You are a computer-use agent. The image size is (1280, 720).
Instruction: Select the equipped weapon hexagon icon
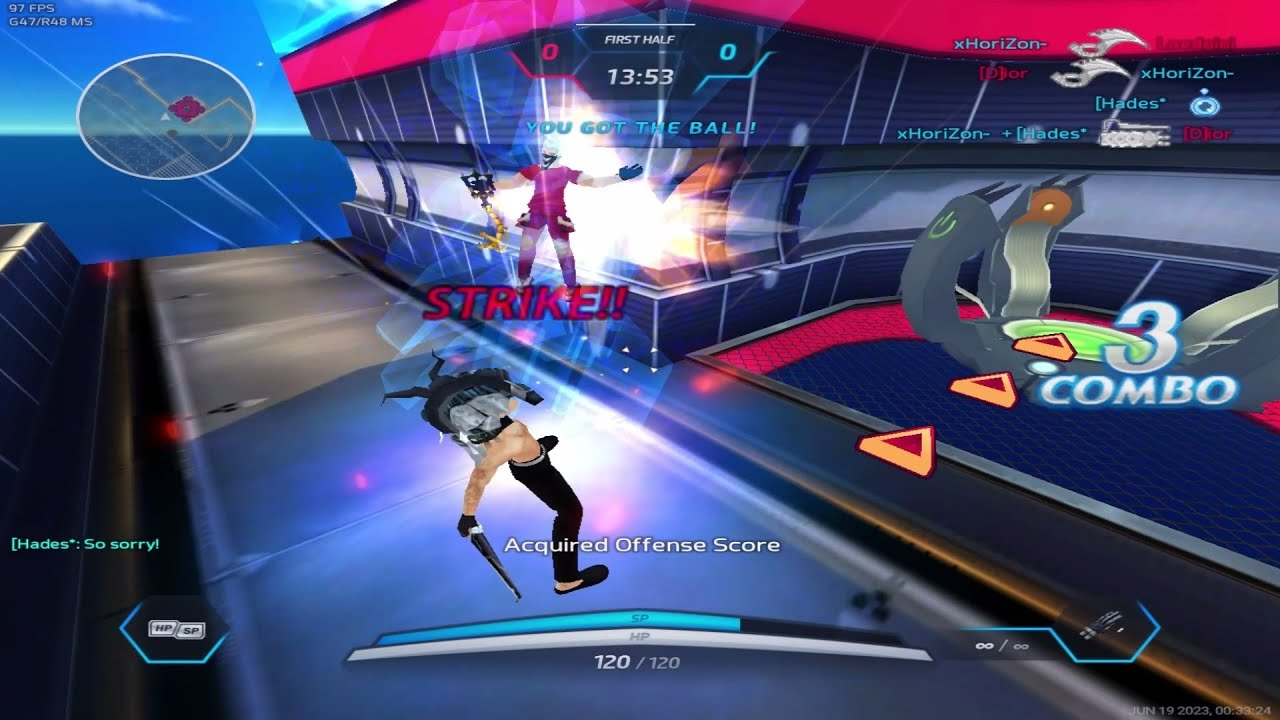point(1104,630)
